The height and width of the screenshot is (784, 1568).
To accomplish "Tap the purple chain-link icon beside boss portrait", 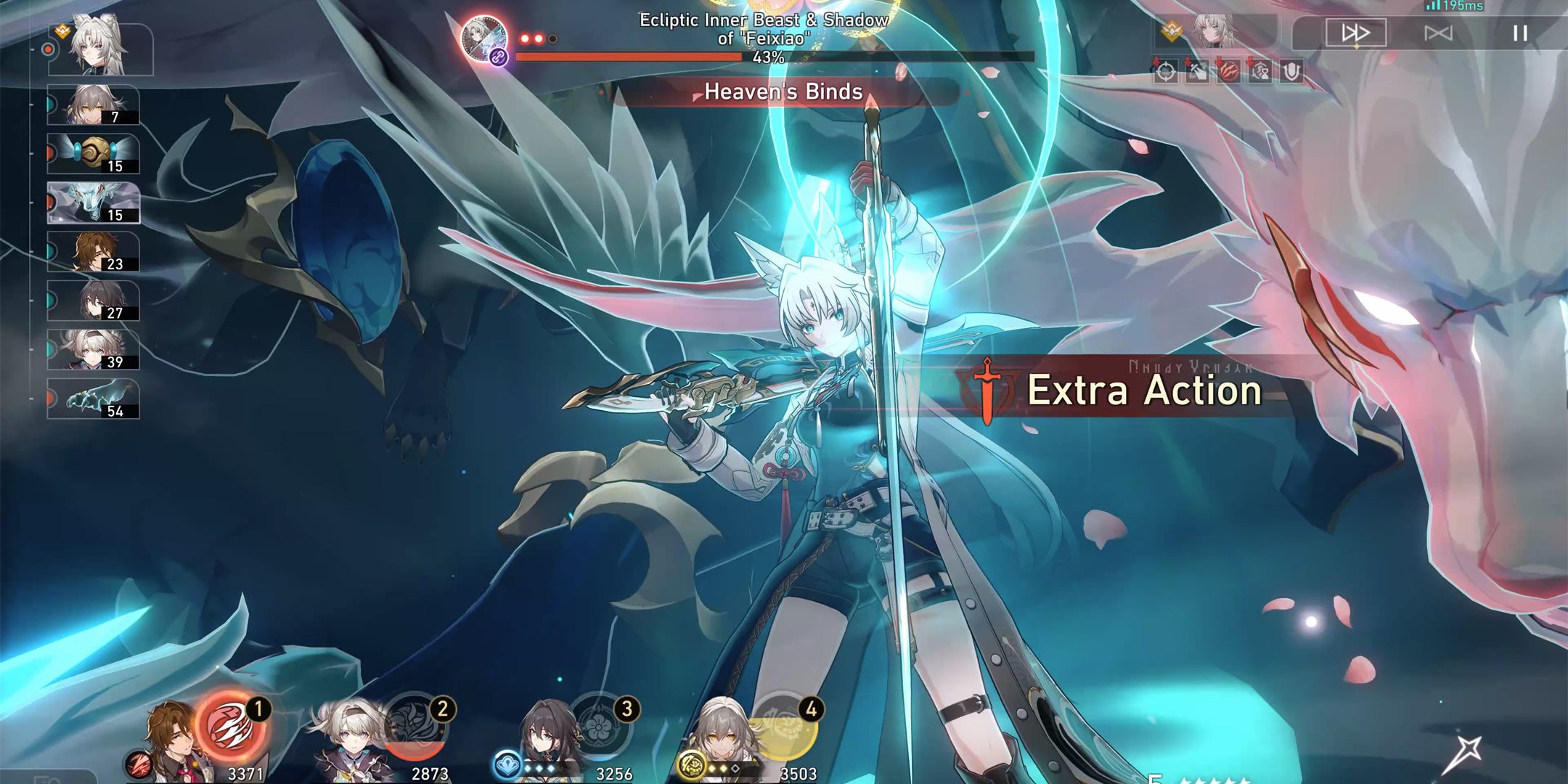I will (x=497, y=57).
